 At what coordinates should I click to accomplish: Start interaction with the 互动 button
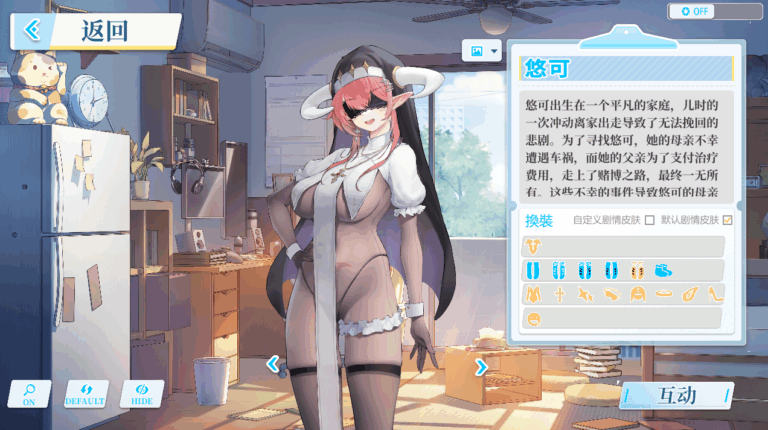(676, 395)
